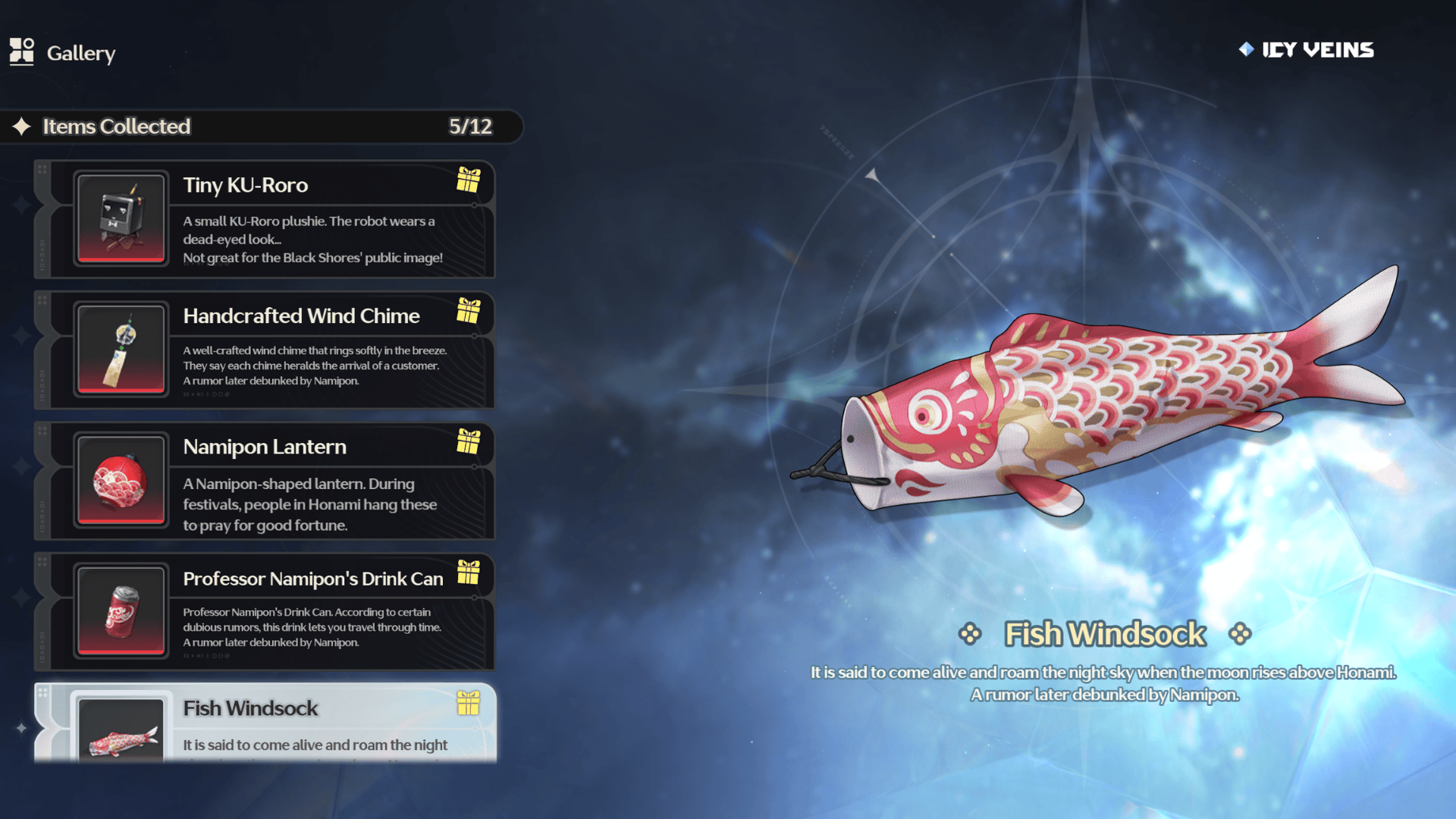
Task: Click the red lantern thumbnail
Action: click(121, 481)
